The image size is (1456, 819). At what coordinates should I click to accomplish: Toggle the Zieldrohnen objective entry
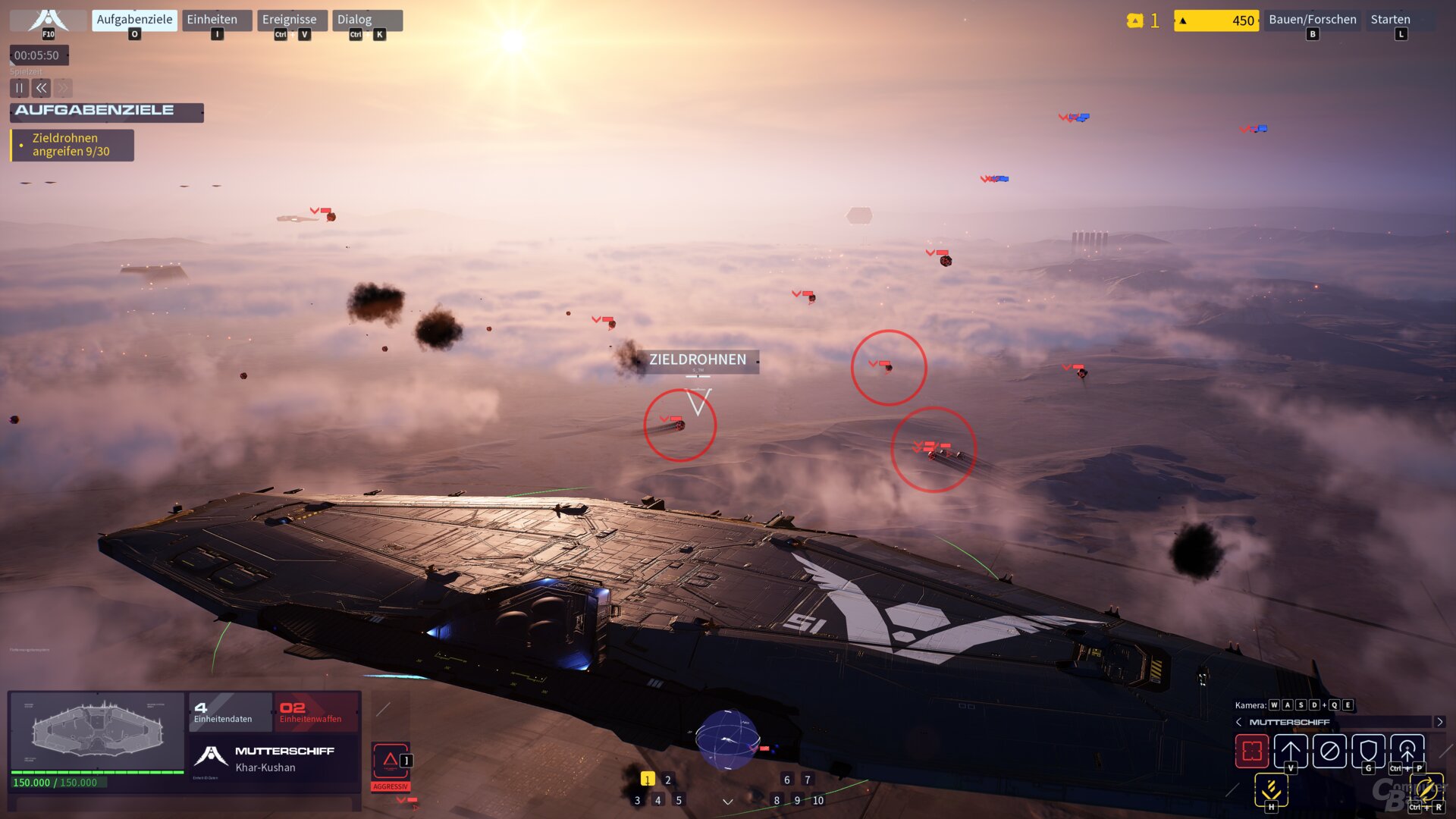(x=72, y=146)
